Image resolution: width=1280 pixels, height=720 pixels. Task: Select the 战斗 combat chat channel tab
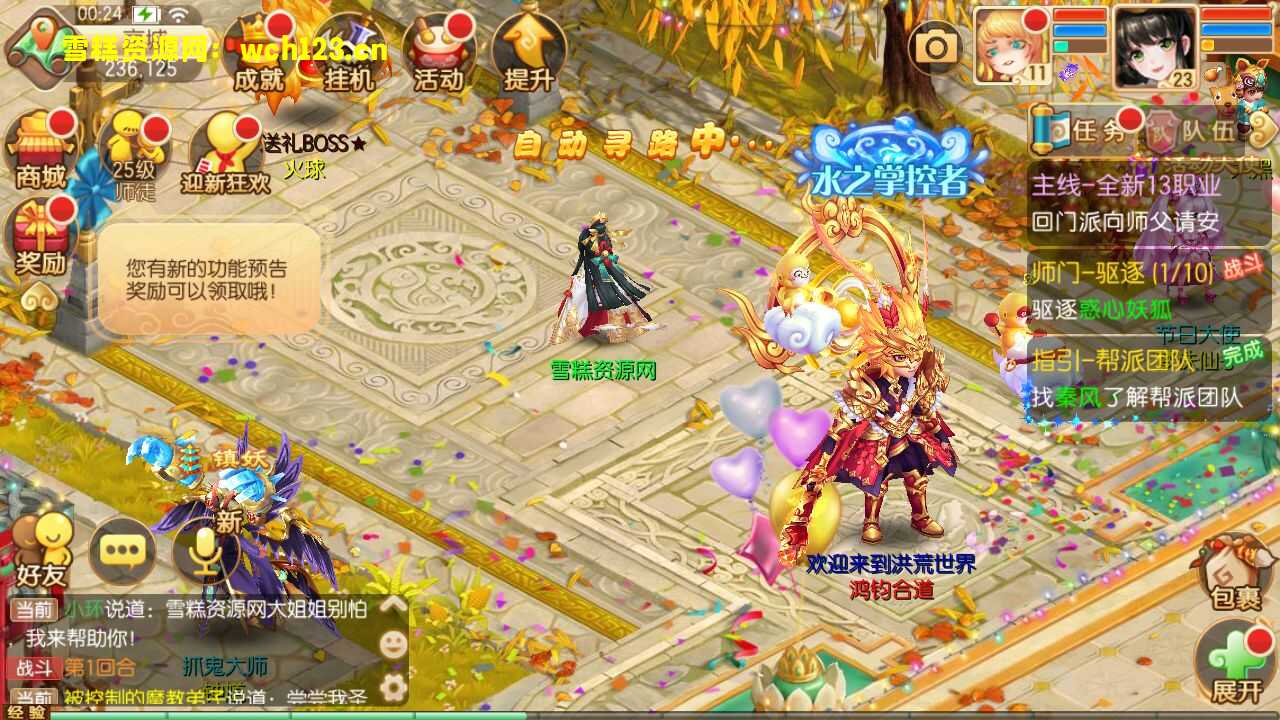pyautogui.click(x=35, y=666)
